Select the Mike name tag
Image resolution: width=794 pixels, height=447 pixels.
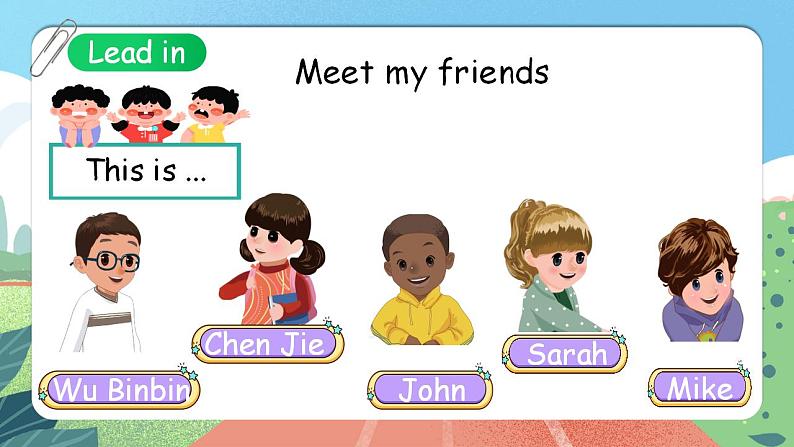point(699,388)
